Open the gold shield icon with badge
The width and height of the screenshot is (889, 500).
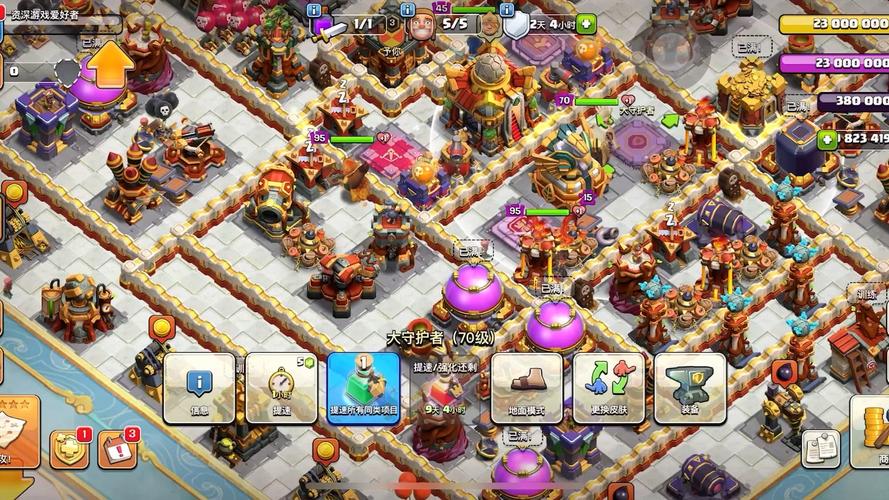(69, 448)
